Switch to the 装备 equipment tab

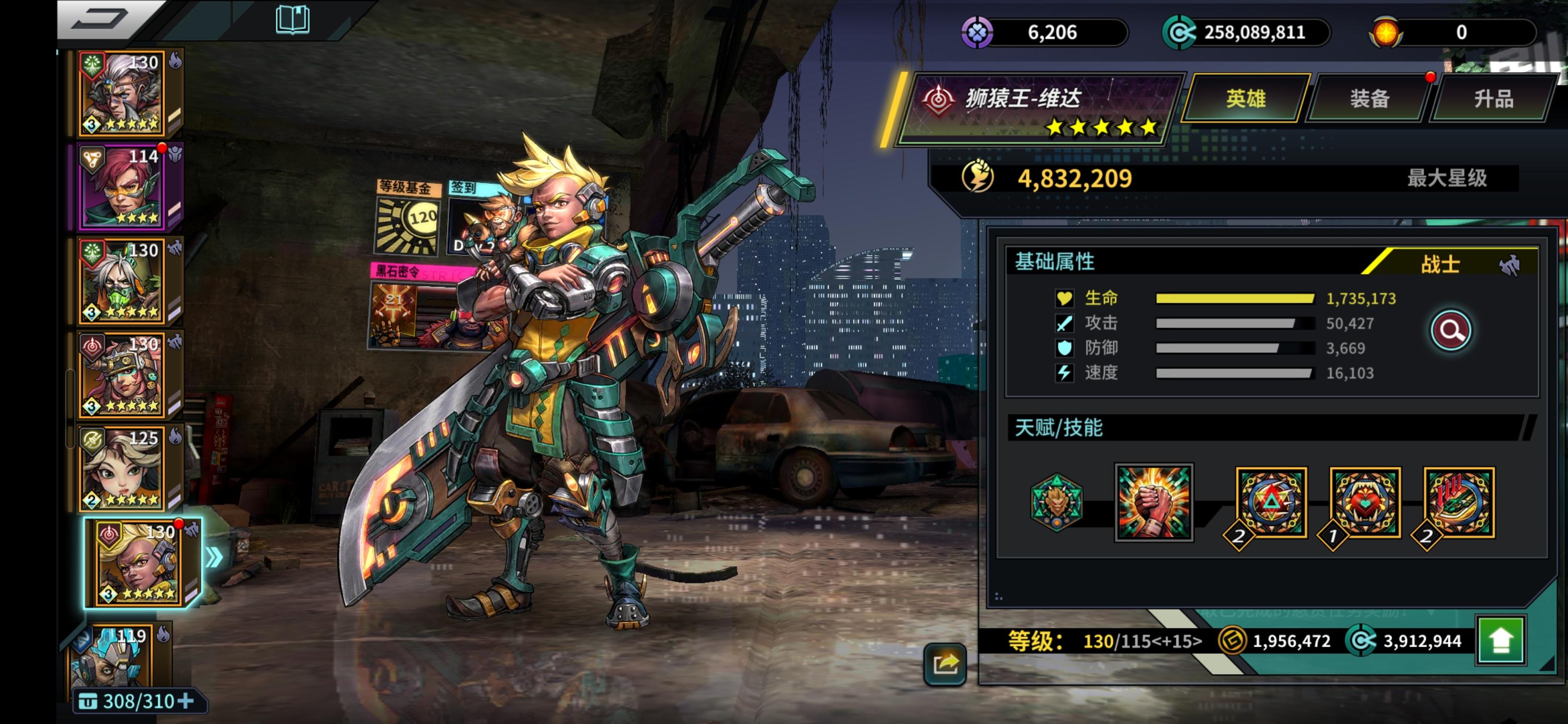pos(1369,99)
